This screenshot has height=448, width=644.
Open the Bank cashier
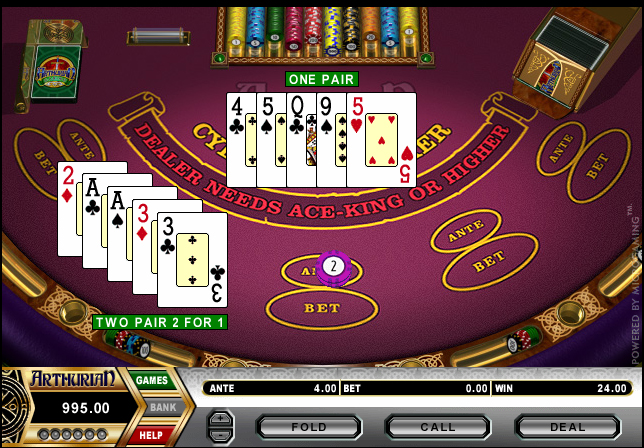(160, 408)
